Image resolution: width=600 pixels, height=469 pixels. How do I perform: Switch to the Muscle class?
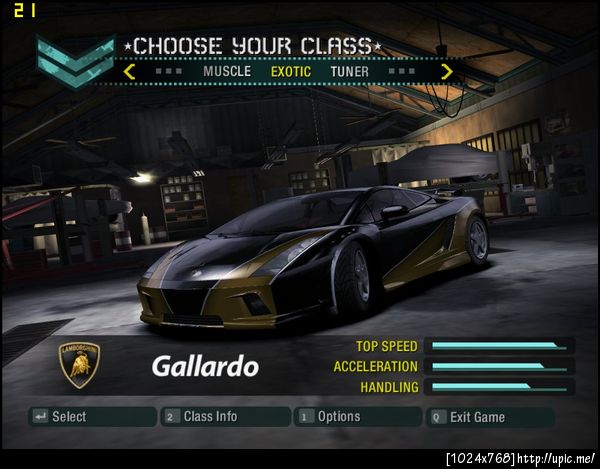[x=227, y=71]
